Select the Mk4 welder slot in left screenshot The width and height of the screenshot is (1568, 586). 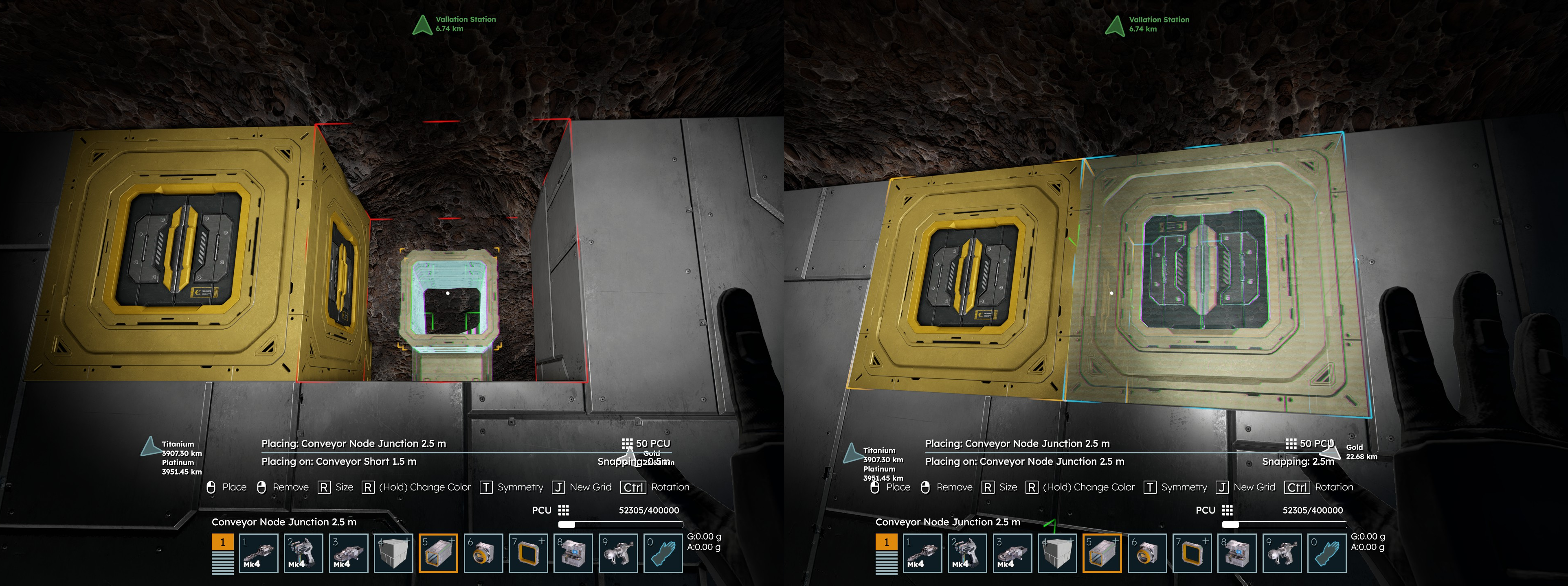tap(304, 553)
